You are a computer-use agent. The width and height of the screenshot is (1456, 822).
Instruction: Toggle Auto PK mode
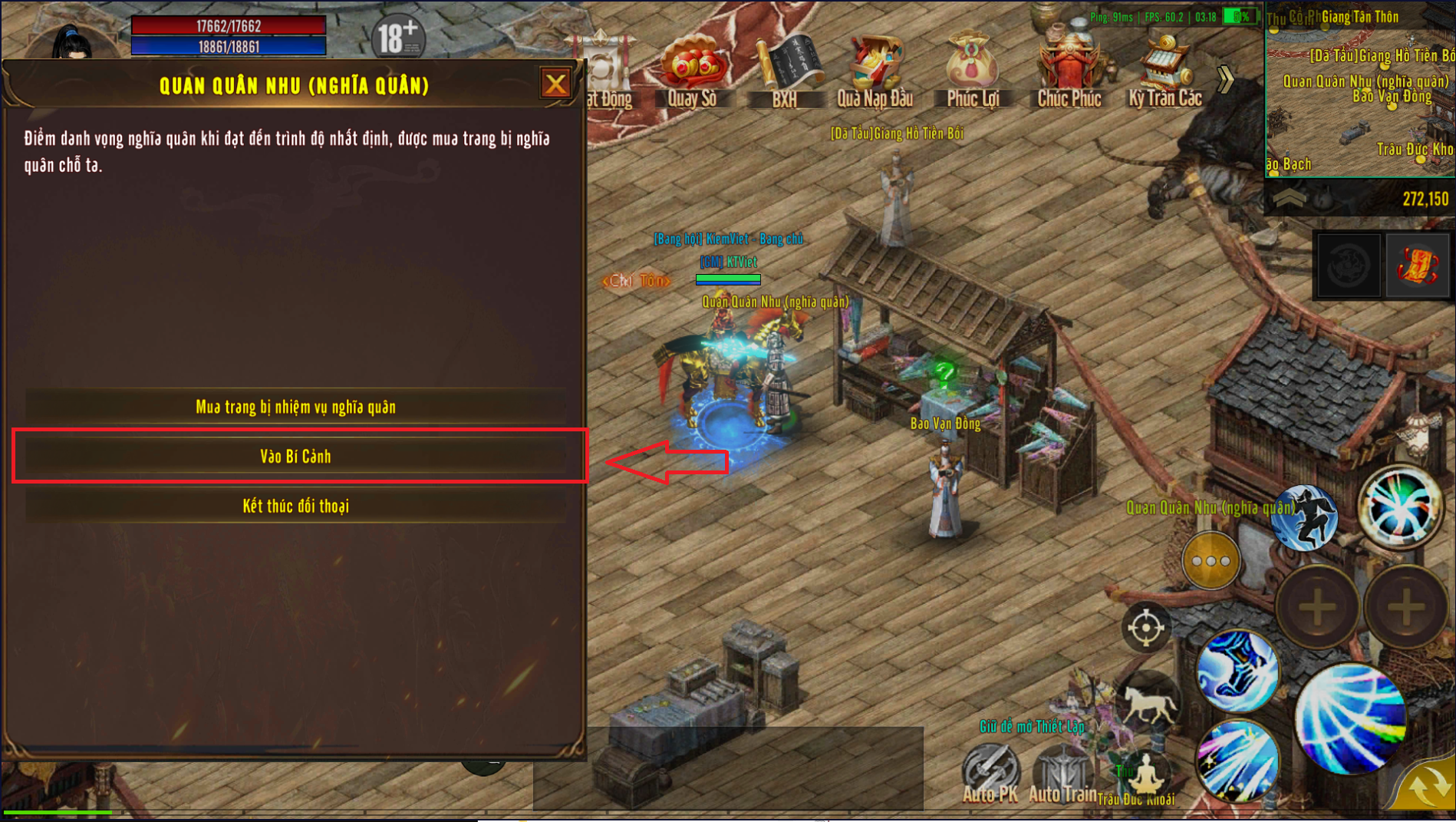990,773
